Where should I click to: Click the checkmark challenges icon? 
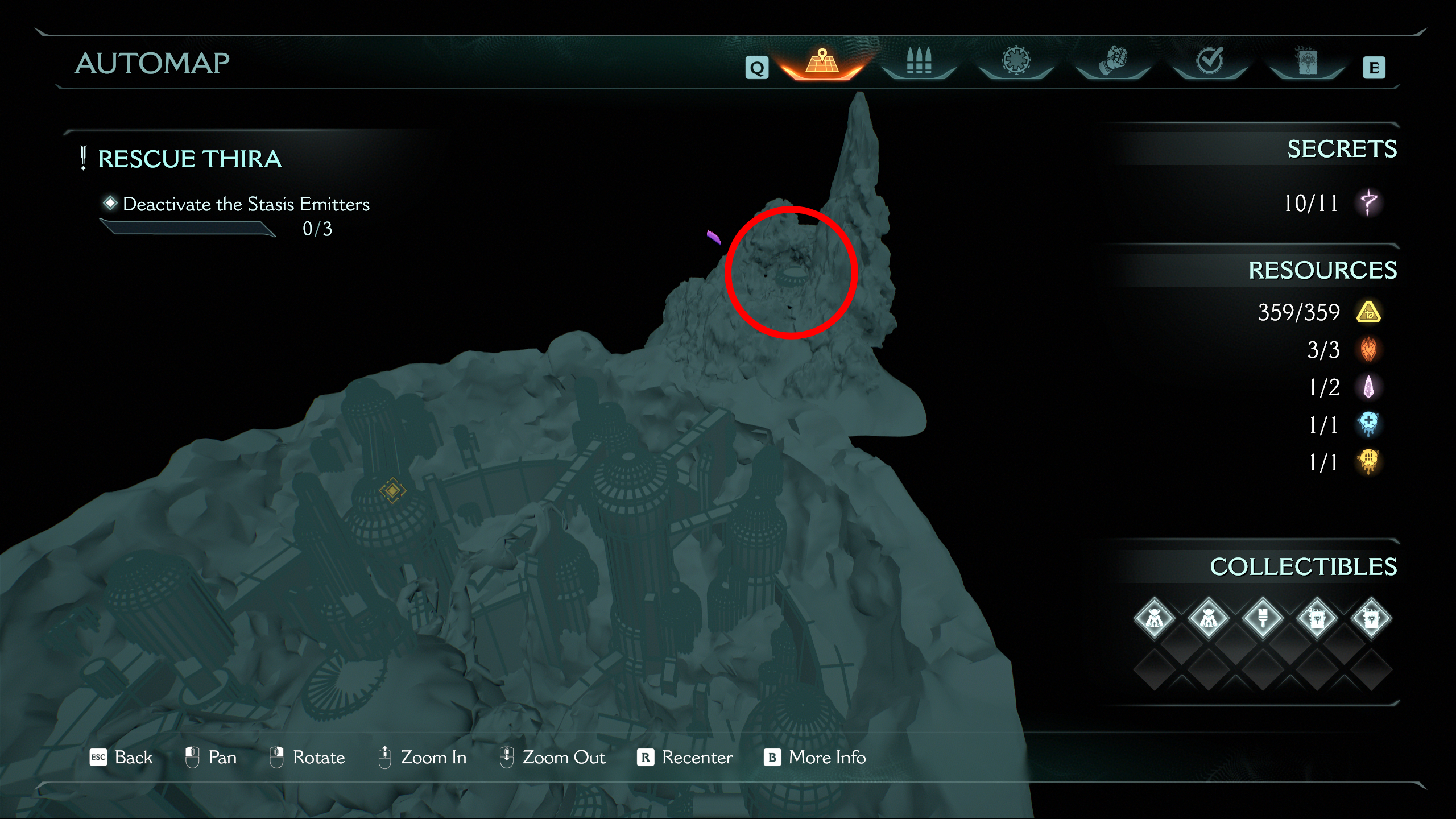[1209, 61]
